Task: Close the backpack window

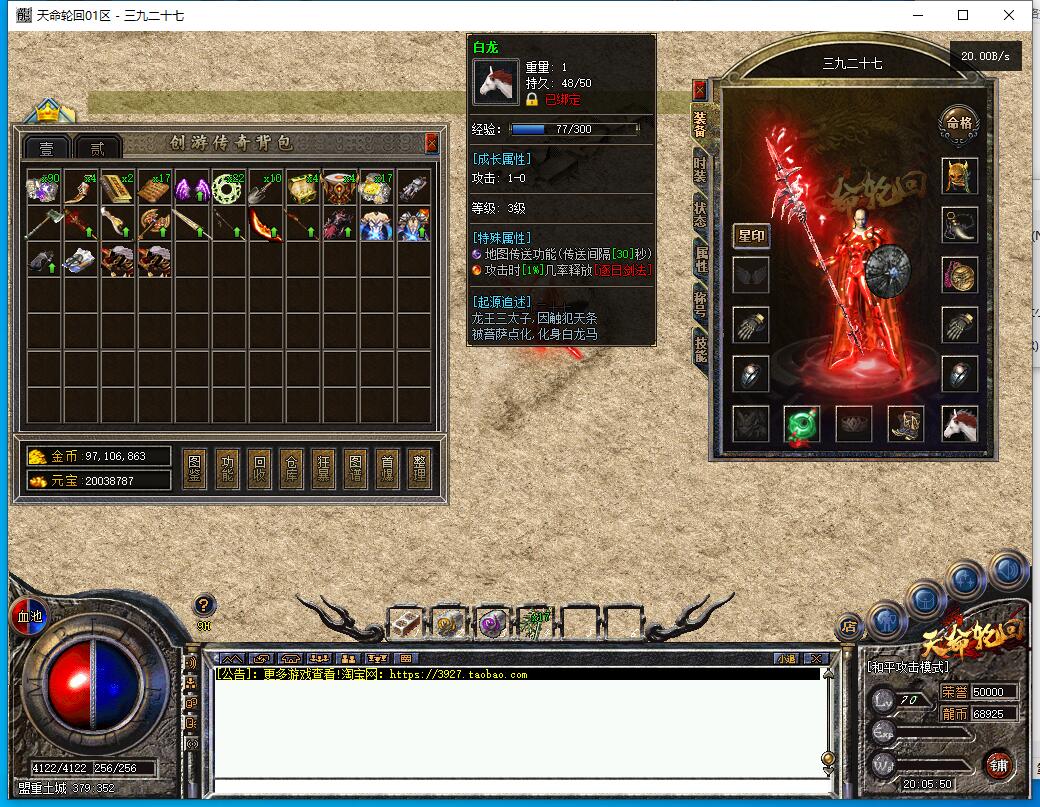Action: click(x=431, y=143)
